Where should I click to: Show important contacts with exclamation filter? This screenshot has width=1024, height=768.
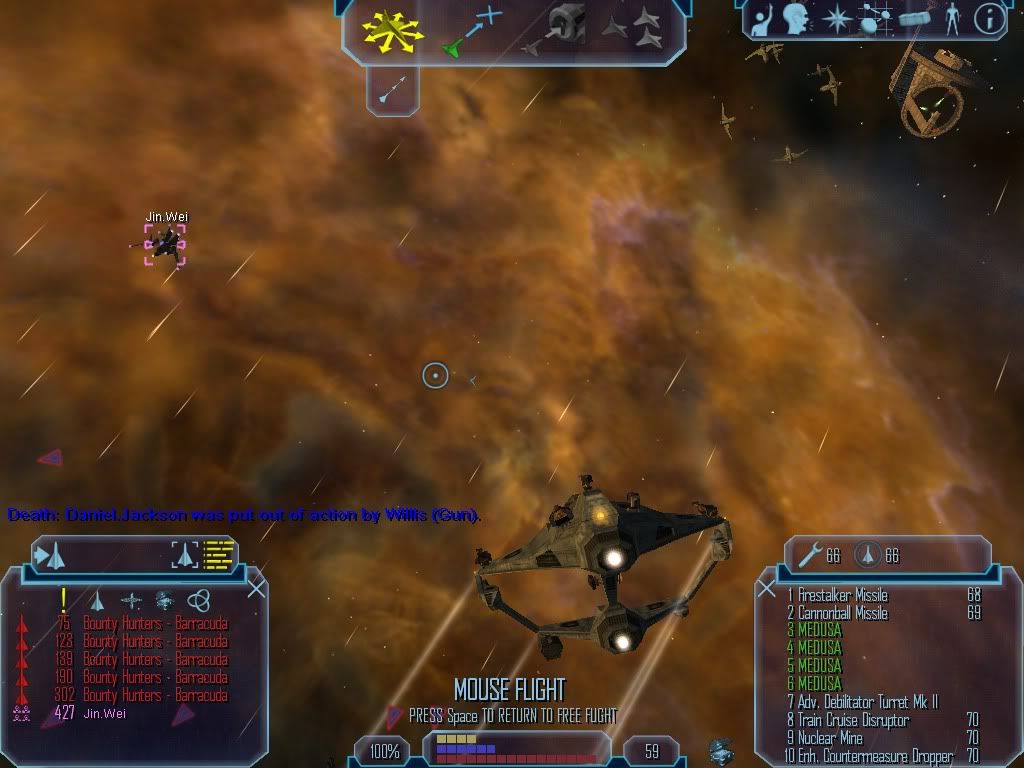64,599
